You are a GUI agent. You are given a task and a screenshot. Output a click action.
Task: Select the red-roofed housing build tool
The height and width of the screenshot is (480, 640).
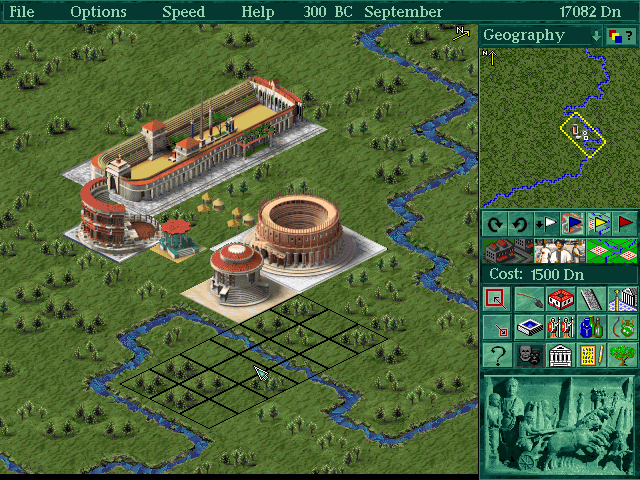tap(560, 299)
